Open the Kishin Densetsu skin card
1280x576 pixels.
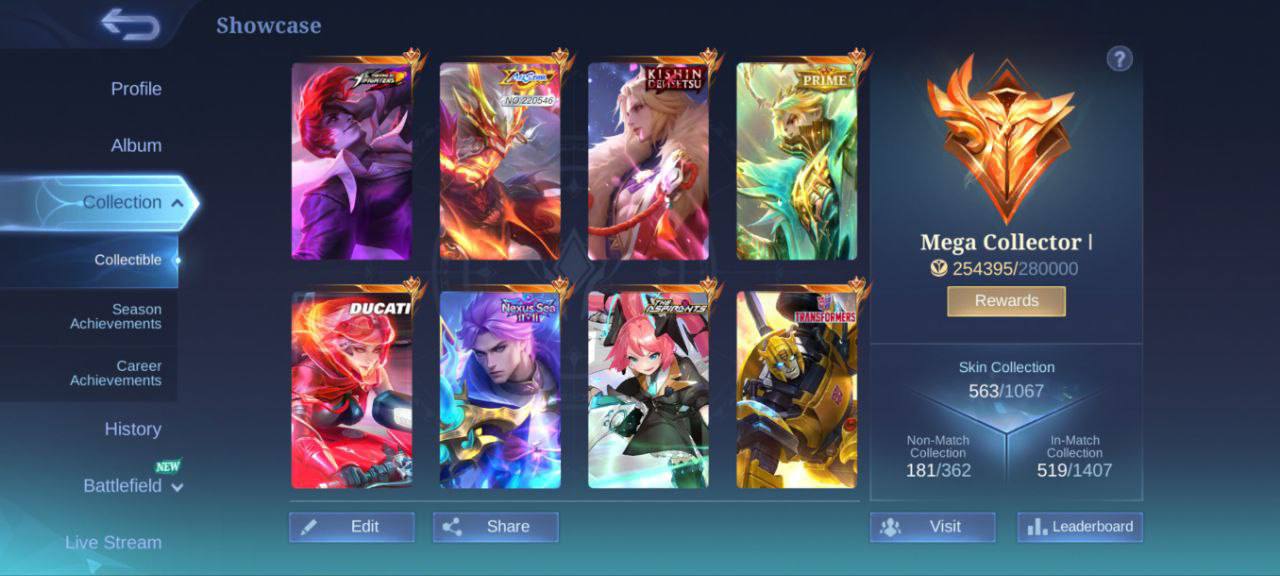point(648,161)
